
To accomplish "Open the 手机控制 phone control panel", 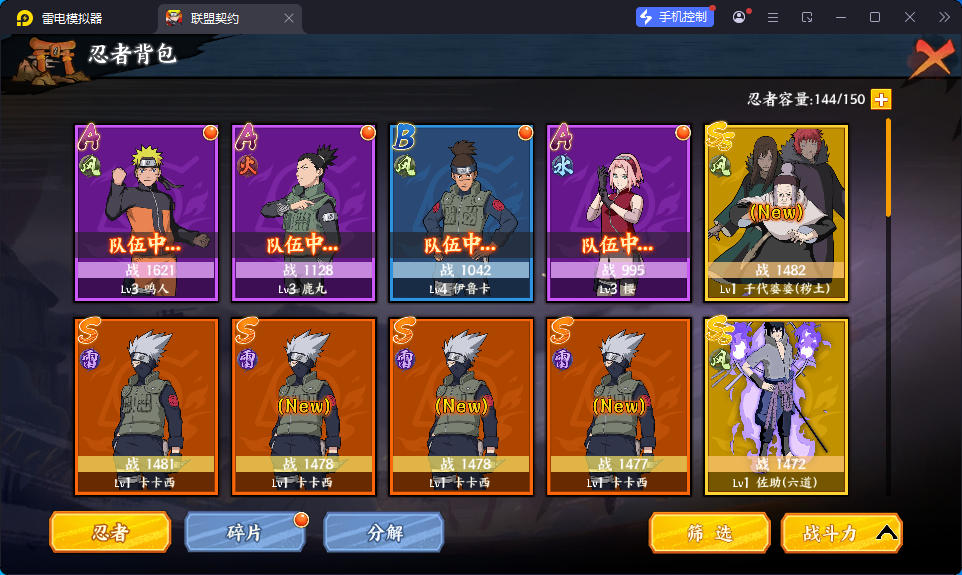I will (674, 17).
